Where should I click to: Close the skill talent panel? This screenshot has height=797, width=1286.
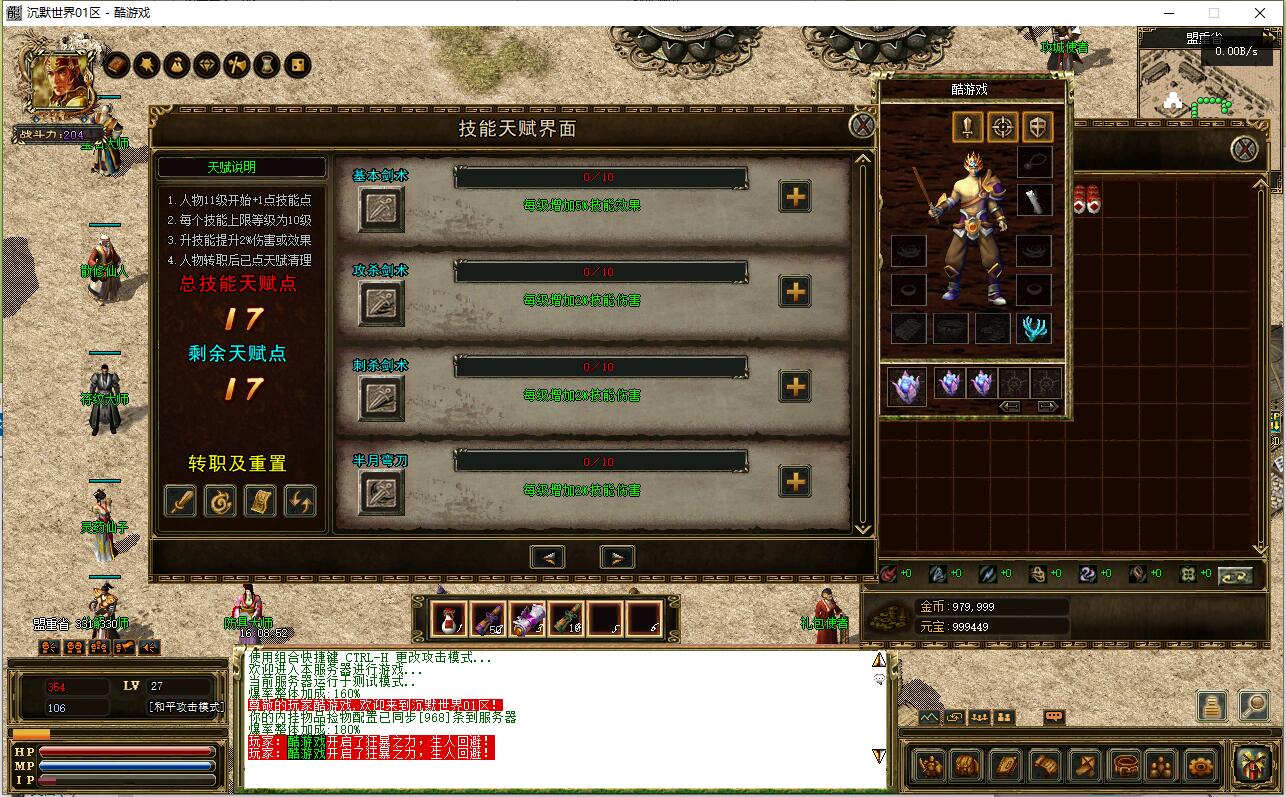pos(863,126)
